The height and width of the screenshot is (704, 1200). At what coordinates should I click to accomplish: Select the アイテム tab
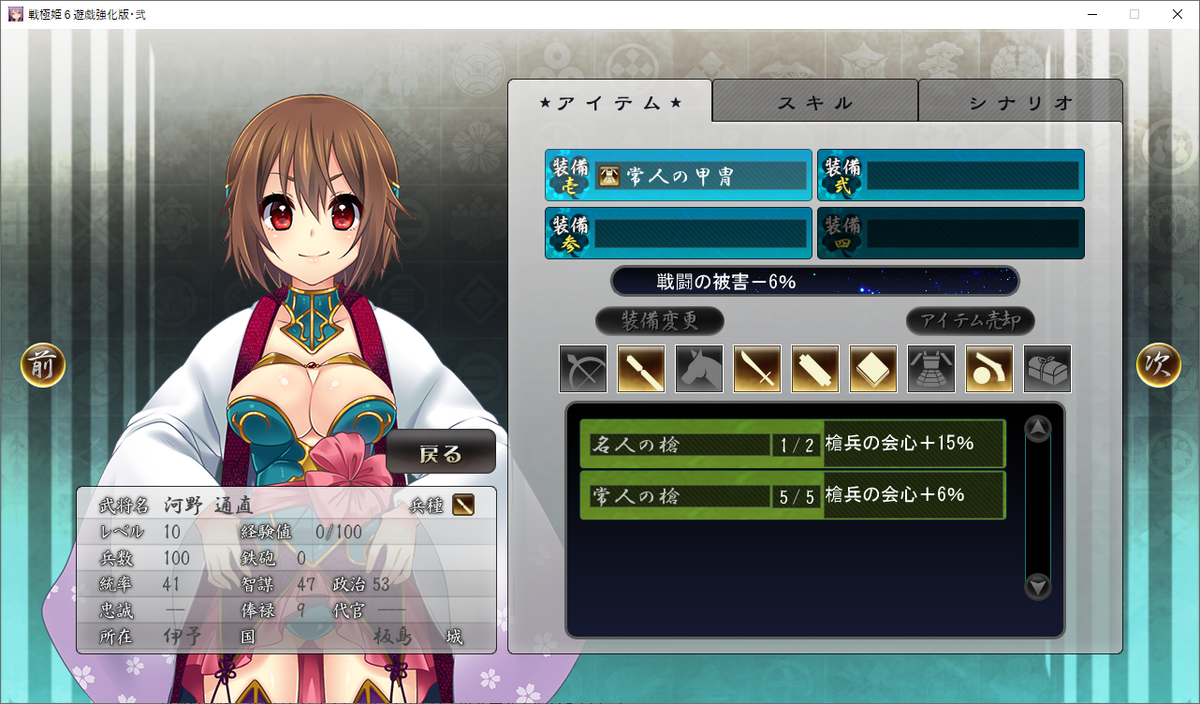point(610,102)
